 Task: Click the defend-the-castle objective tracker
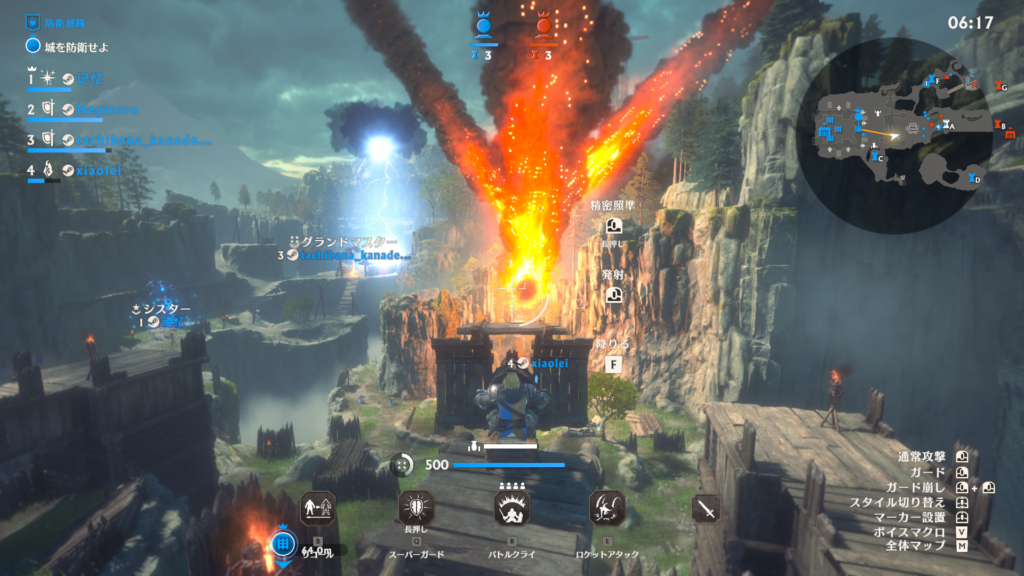point(69,46)
